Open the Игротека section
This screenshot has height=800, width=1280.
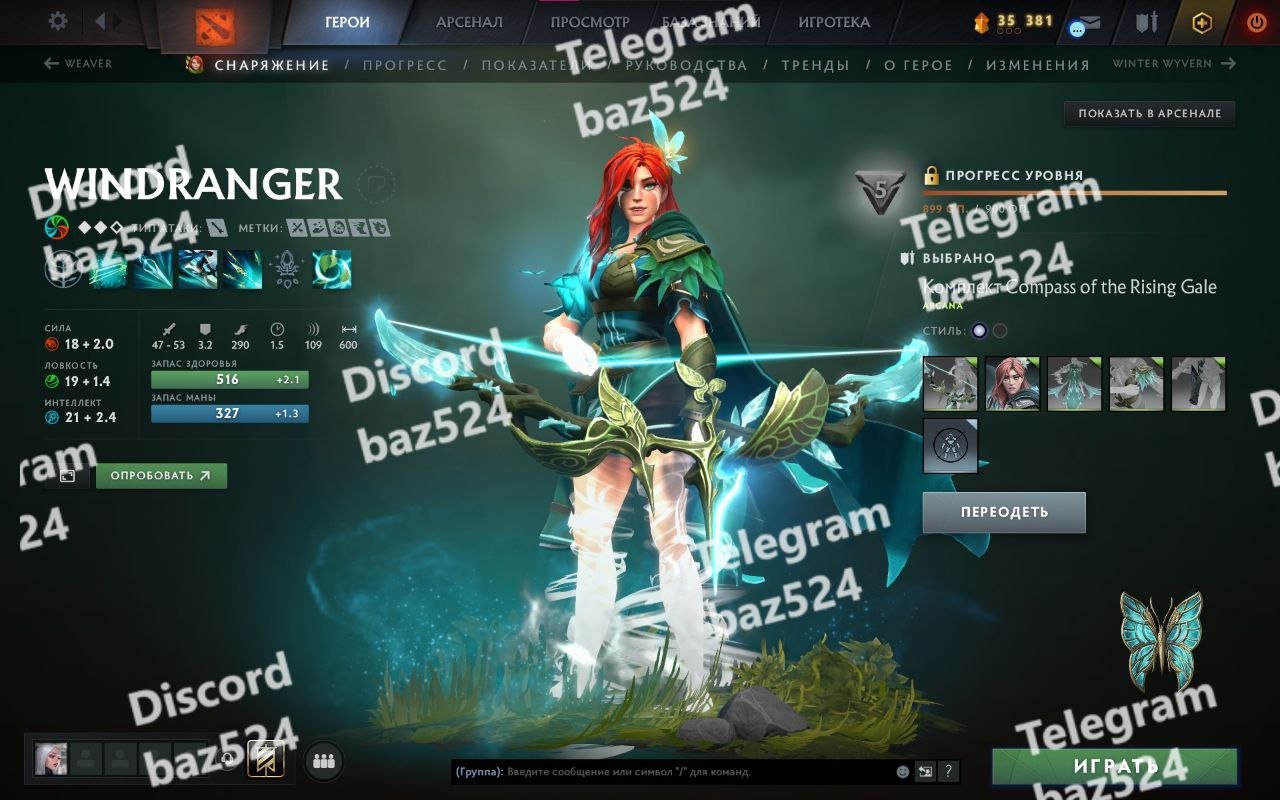[x=834, y=22]
